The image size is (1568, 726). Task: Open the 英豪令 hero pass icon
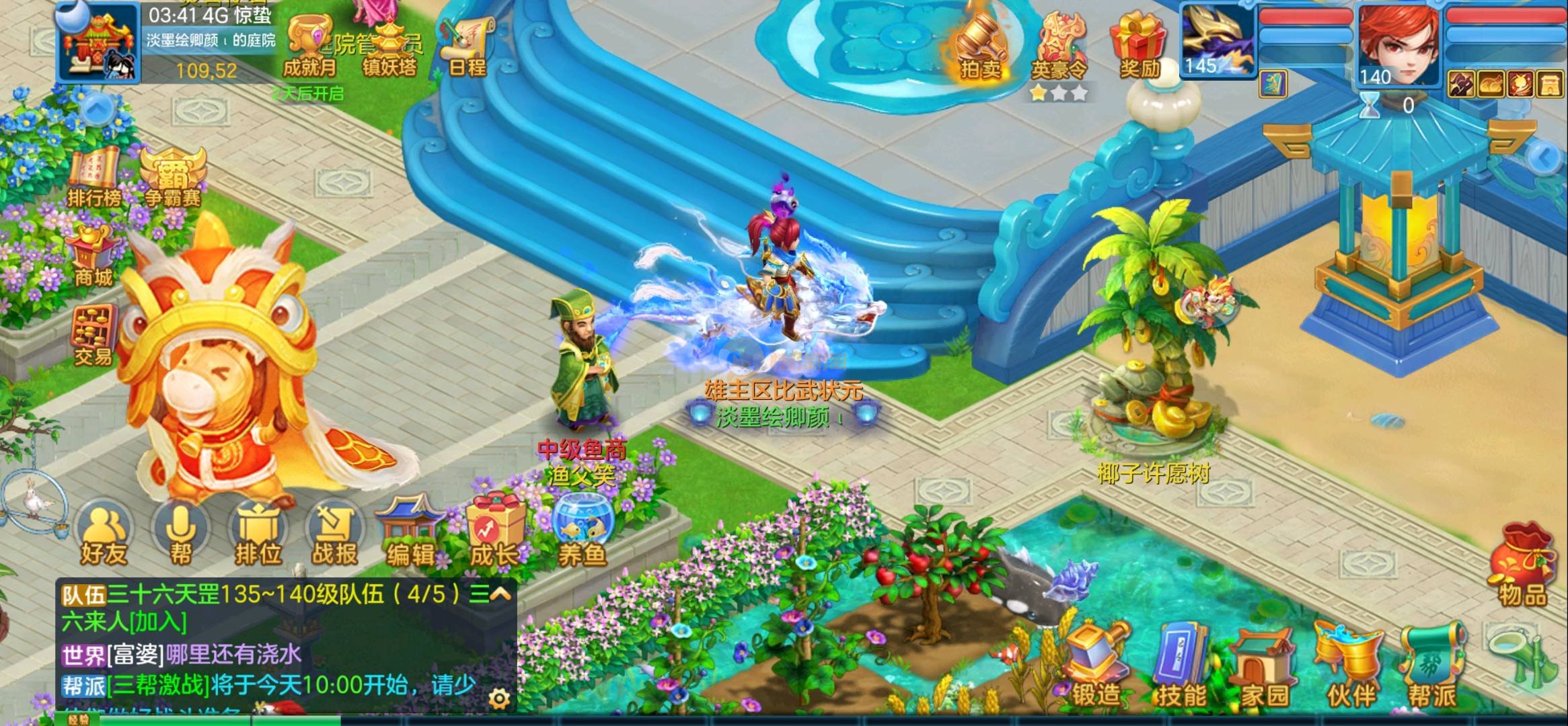tap(1059, 48)
